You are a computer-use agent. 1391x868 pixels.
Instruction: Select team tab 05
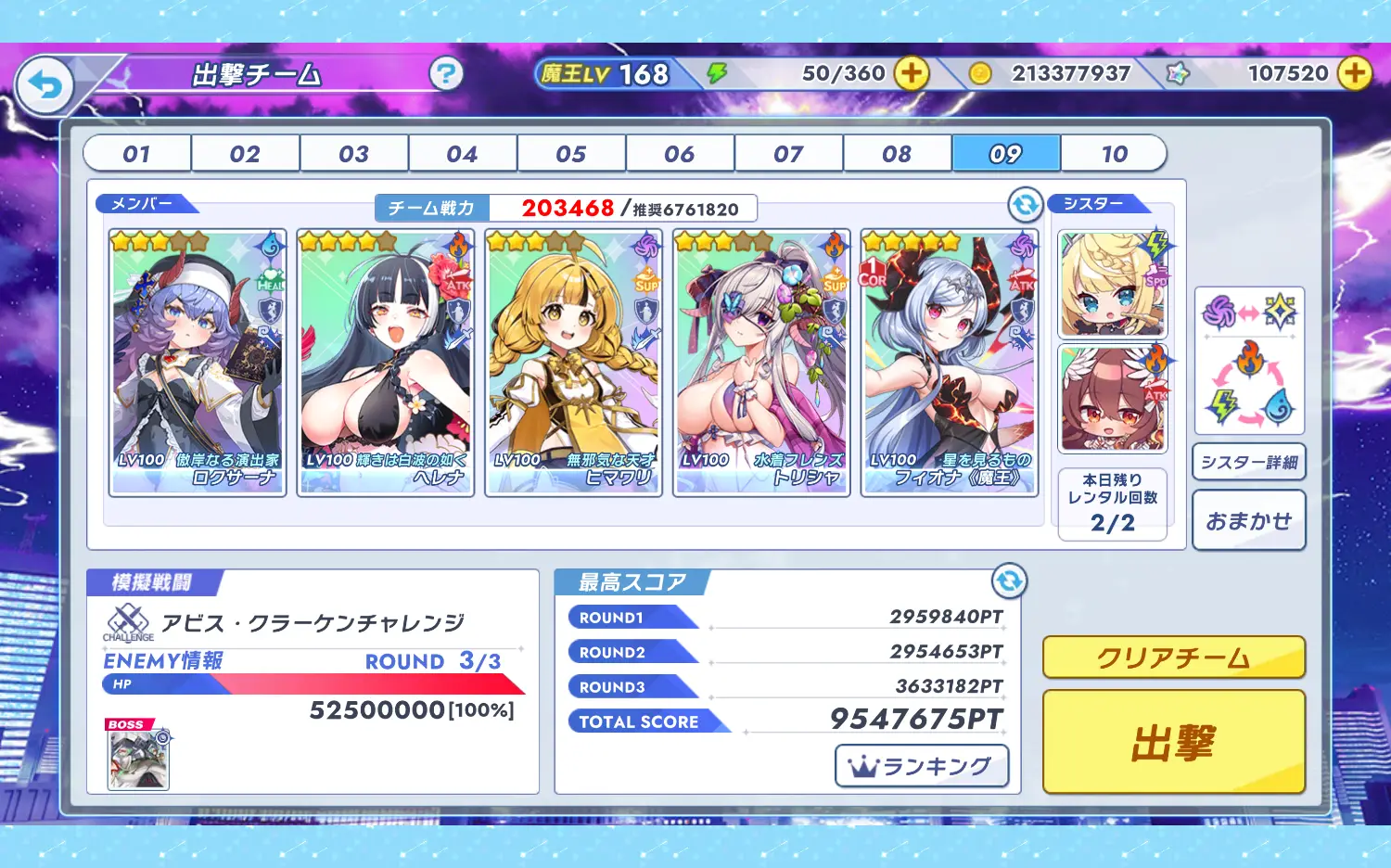[x=571, y=154]
